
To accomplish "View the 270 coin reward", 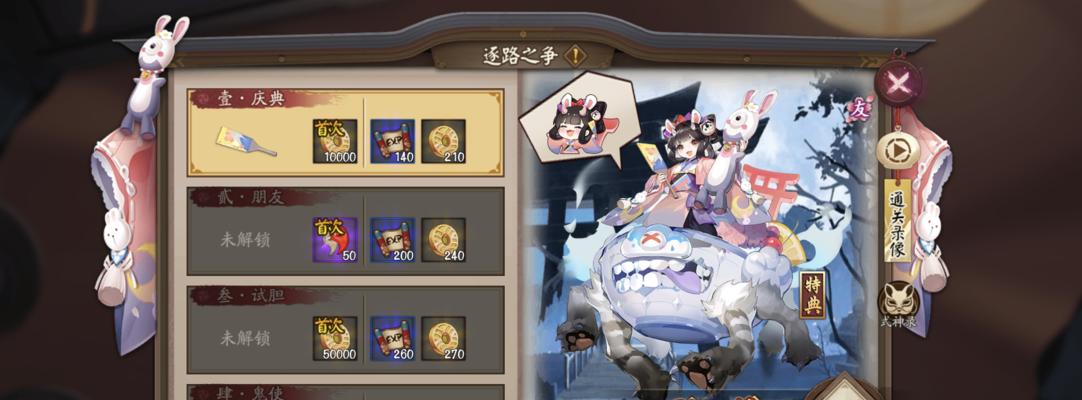I will click(x=443, y=338).
